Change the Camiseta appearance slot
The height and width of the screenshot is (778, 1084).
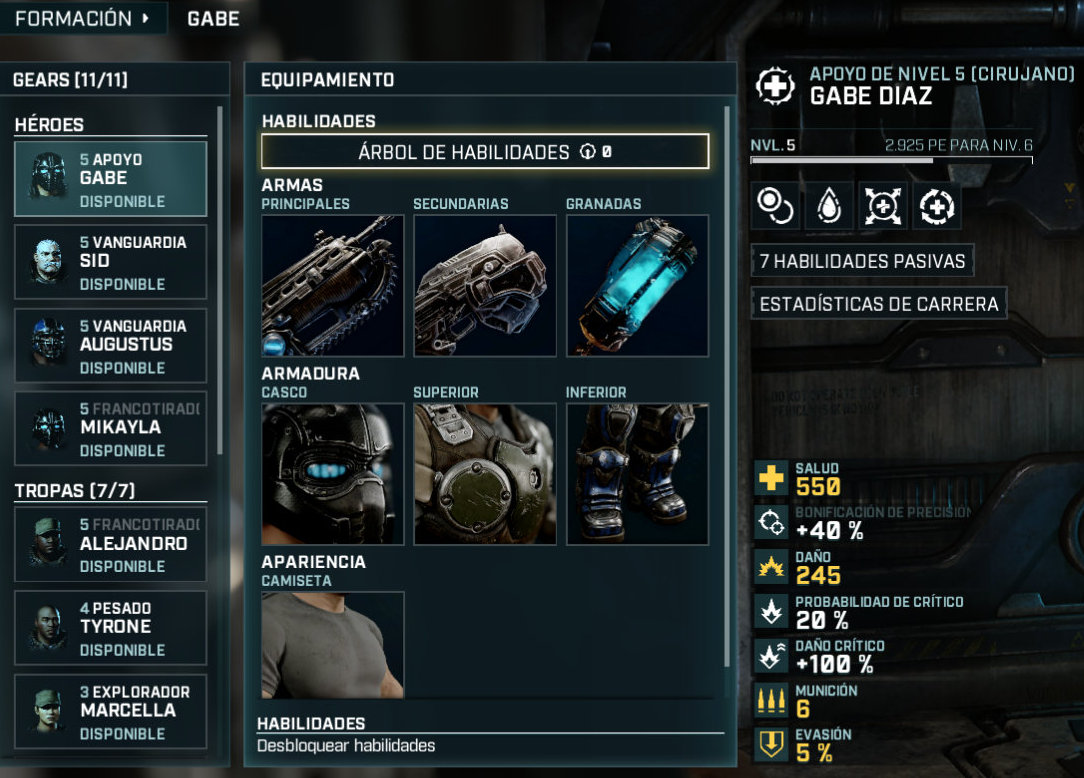pyautogui.click(x=332, y=645)
